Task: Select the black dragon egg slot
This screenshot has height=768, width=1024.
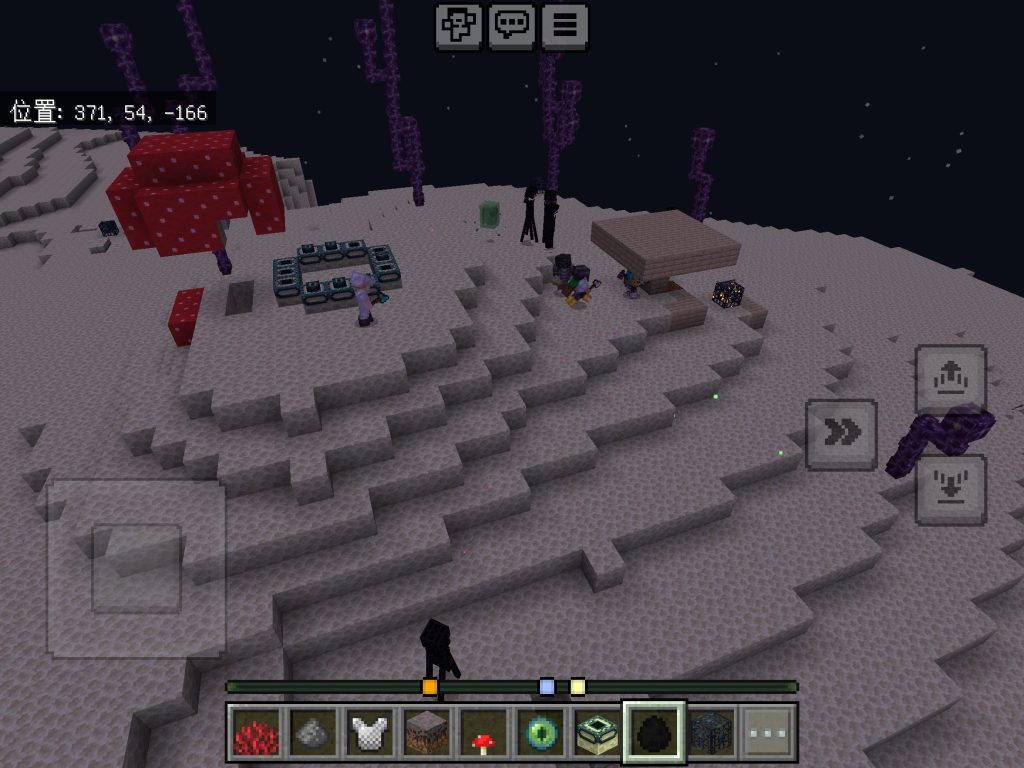Action: tap(655, 732)
